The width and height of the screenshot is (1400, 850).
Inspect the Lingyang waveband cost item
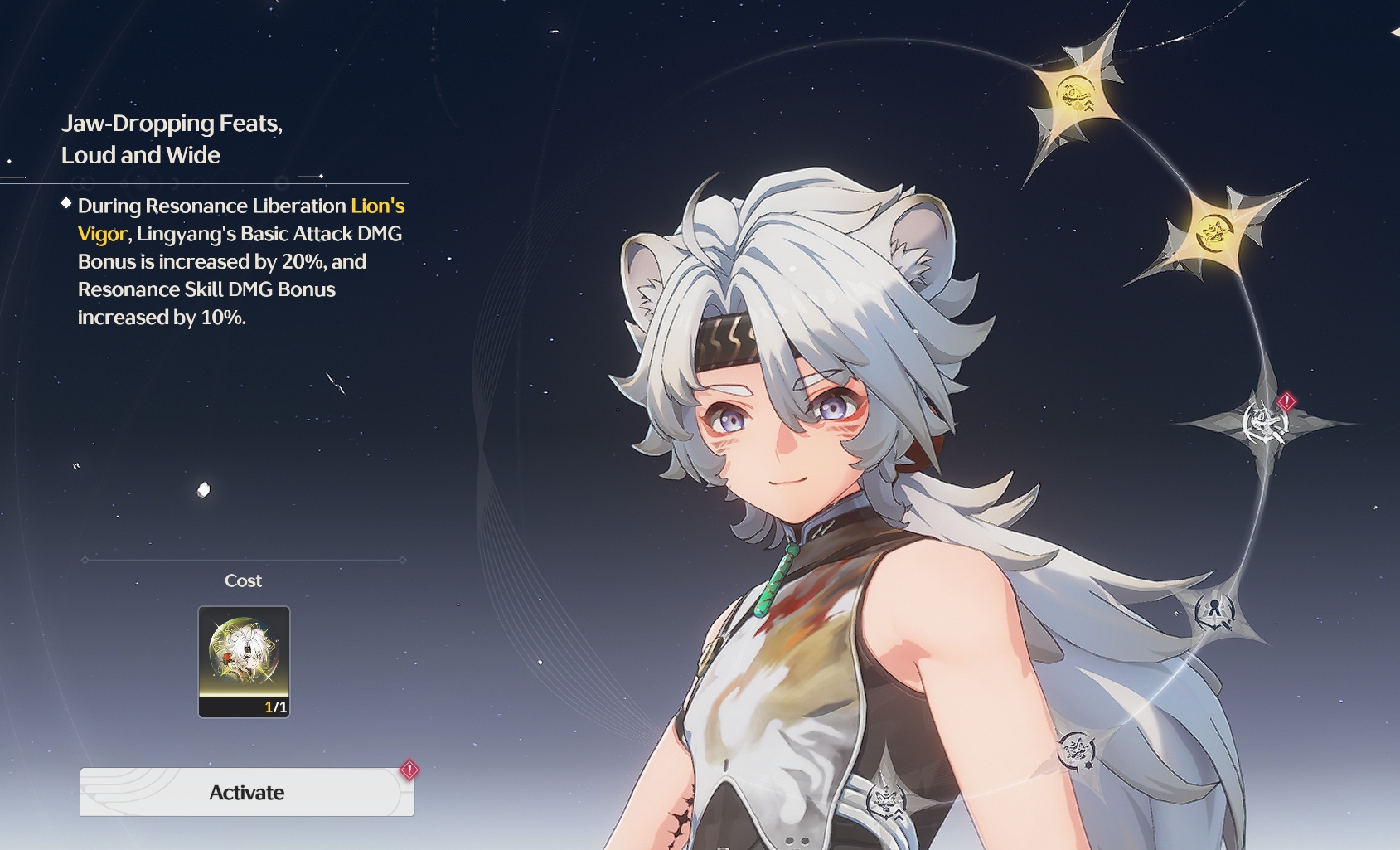244,661
